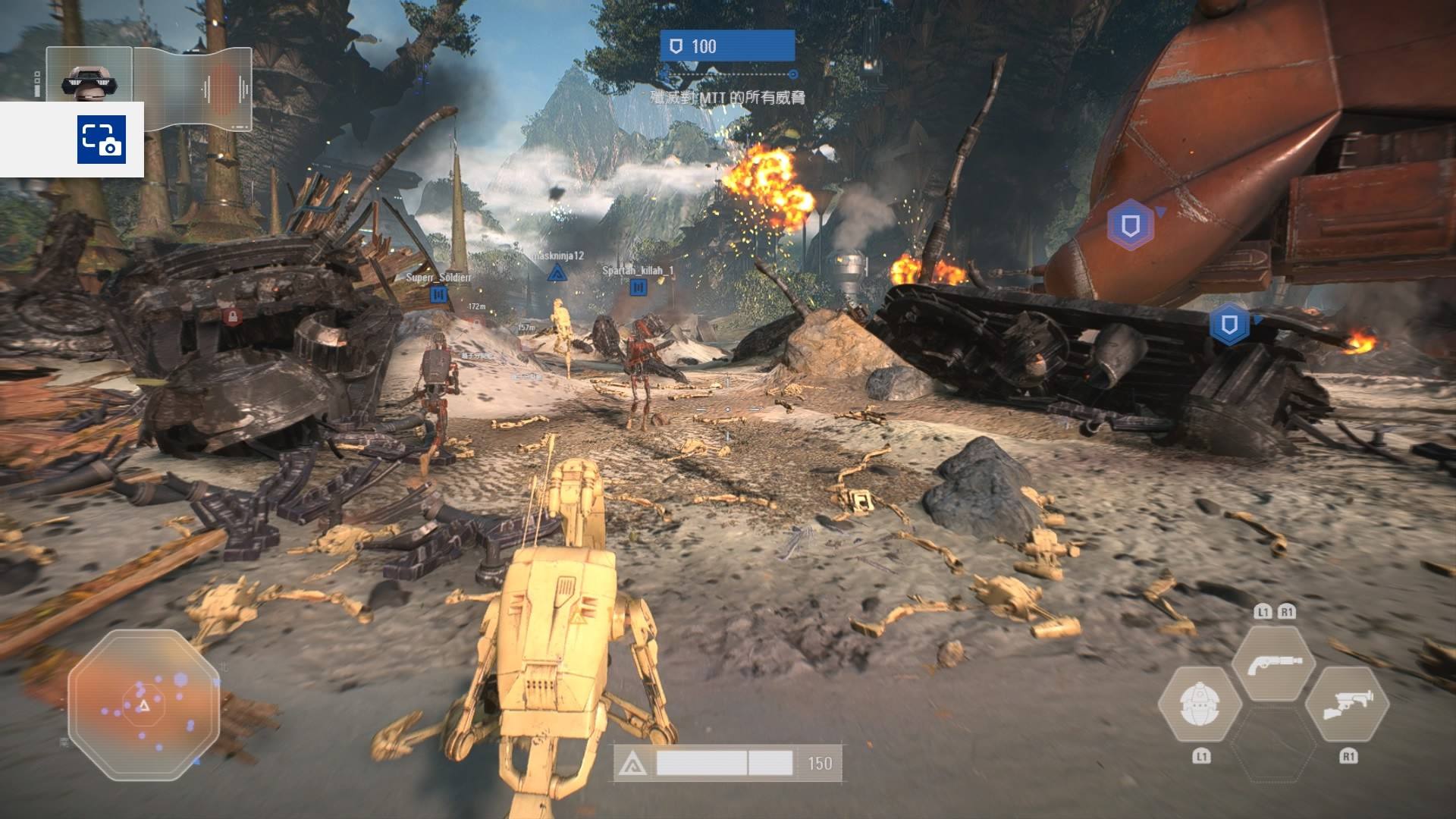Click the octagonal radar minimap
1456x819 pixels.
pos(143,704)
